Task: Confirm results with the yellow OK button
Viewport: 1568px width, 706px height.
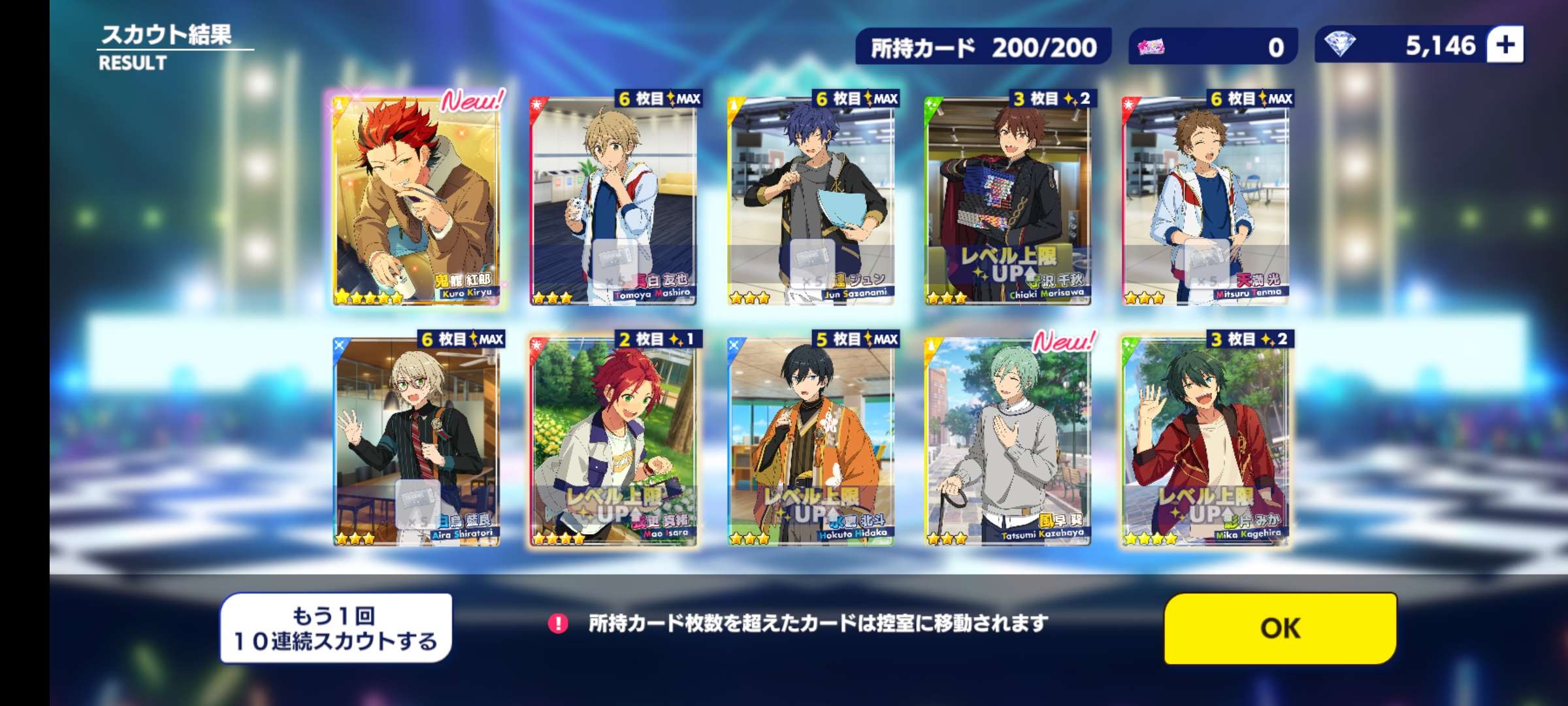Action: pyautogui.click(x=1280, y=628)
